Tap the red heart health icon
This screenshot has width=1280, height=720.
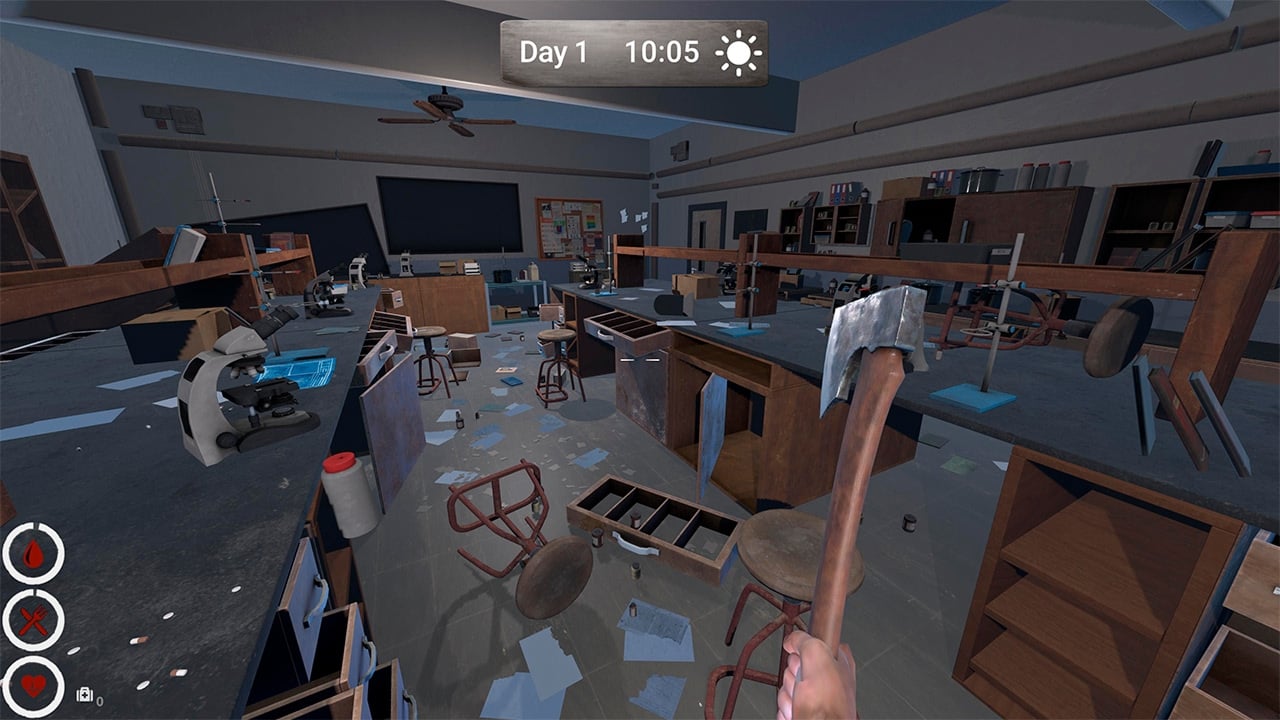(x=33, y=687)
